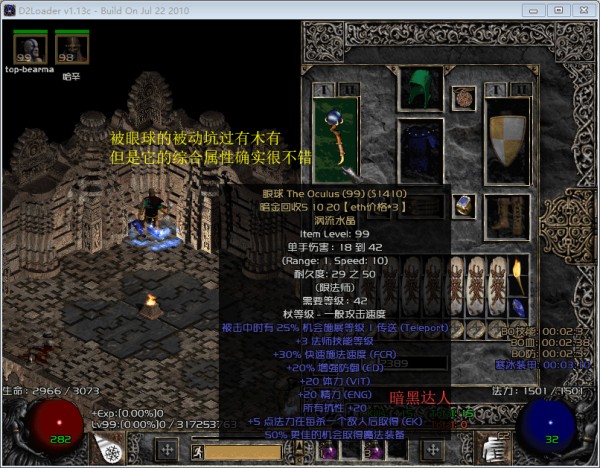Pick the torch charm in inventory
Image resolution: width=600 pixels, height=468 pixels.
point(517,269)
